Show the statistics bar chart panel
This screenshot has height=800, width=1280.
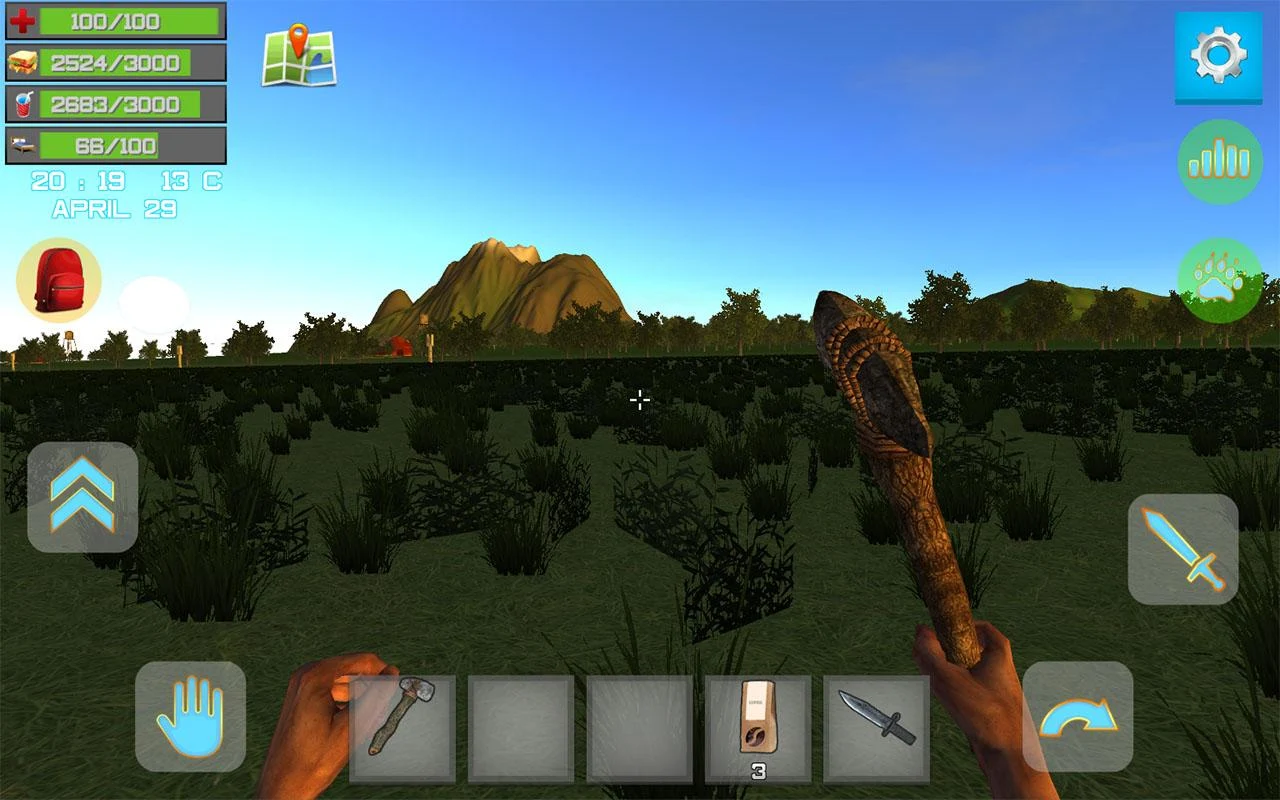point(1219,162)
